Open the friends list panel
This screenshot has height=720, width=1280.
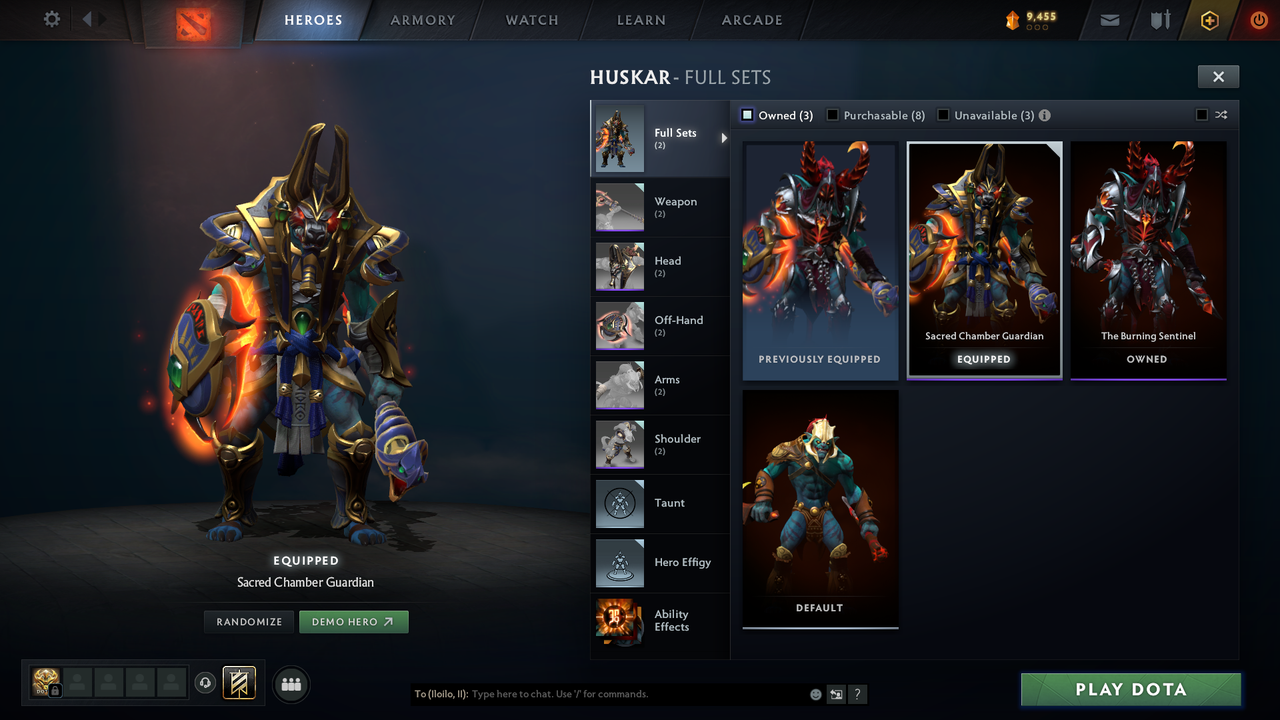(x=290, y=684)
